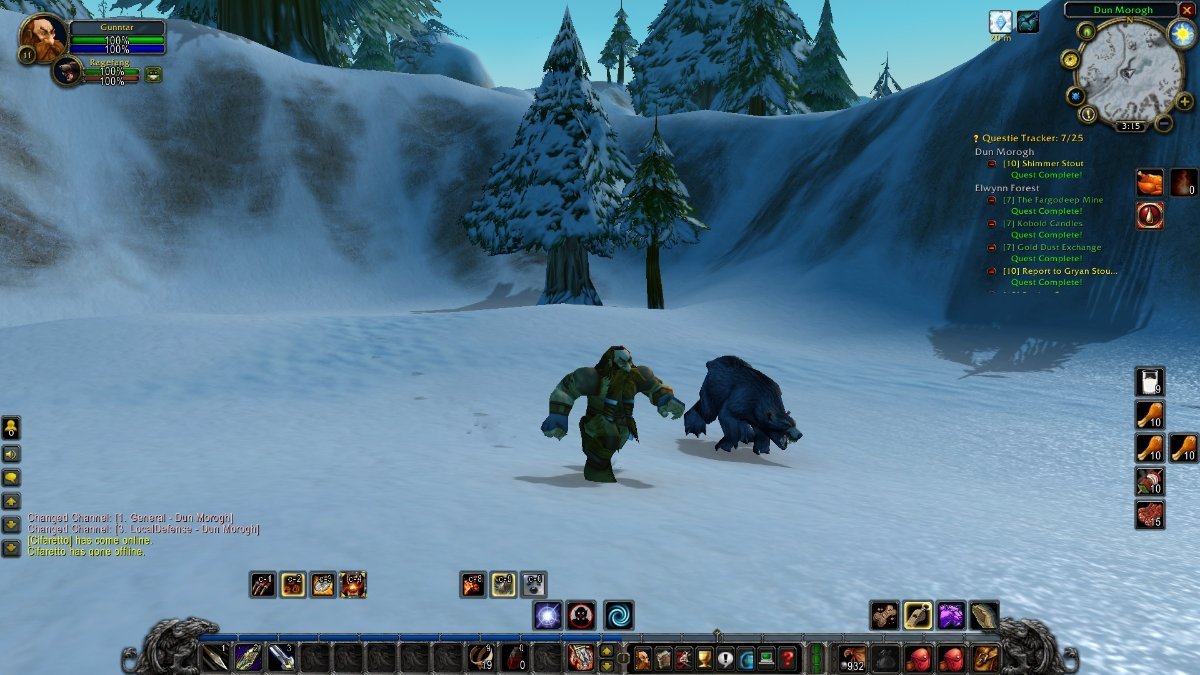Zoom out the minimap with the minus button
1200x675 pixels.
click(1163, 124)
